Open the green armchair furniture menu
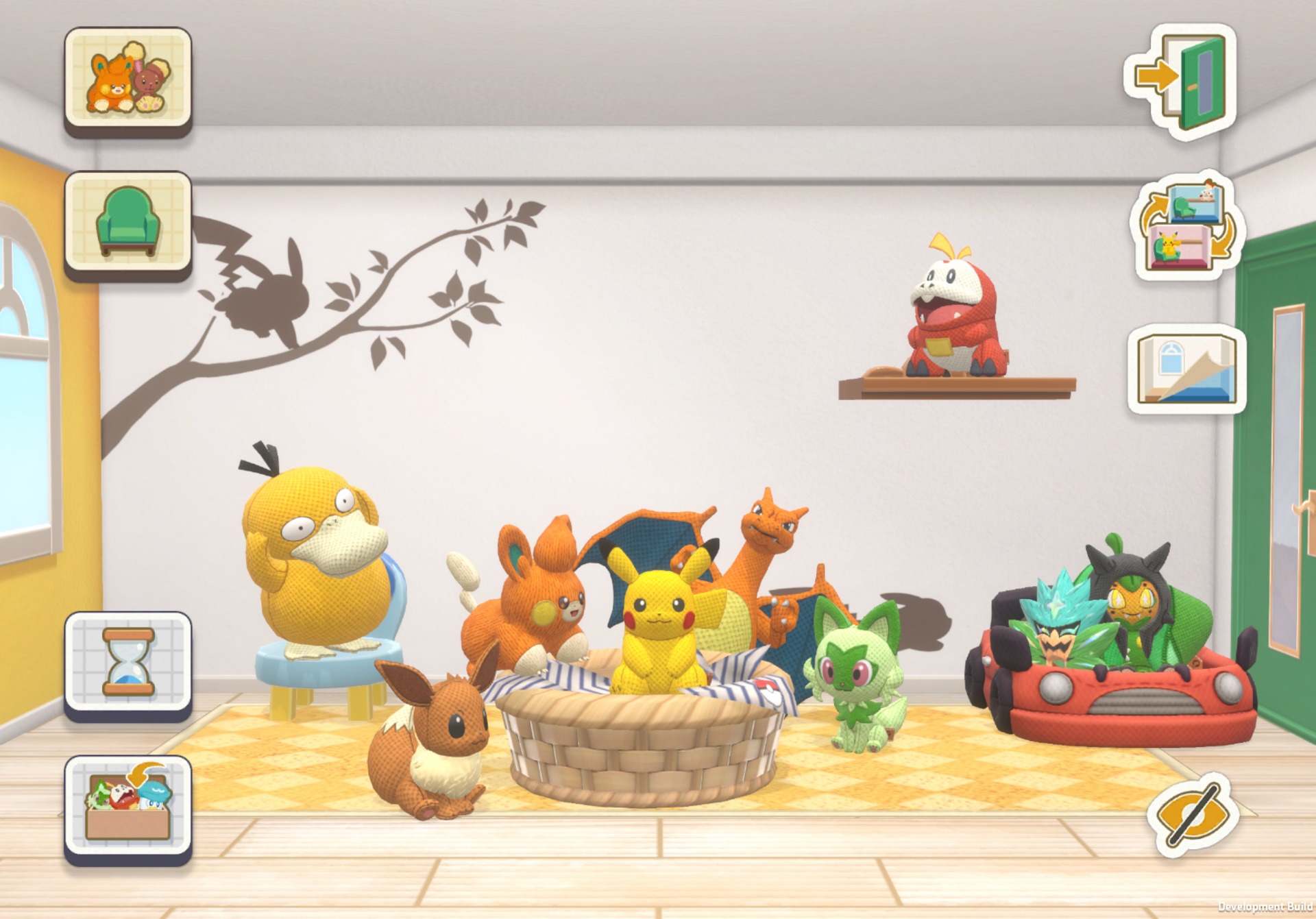 128,222
